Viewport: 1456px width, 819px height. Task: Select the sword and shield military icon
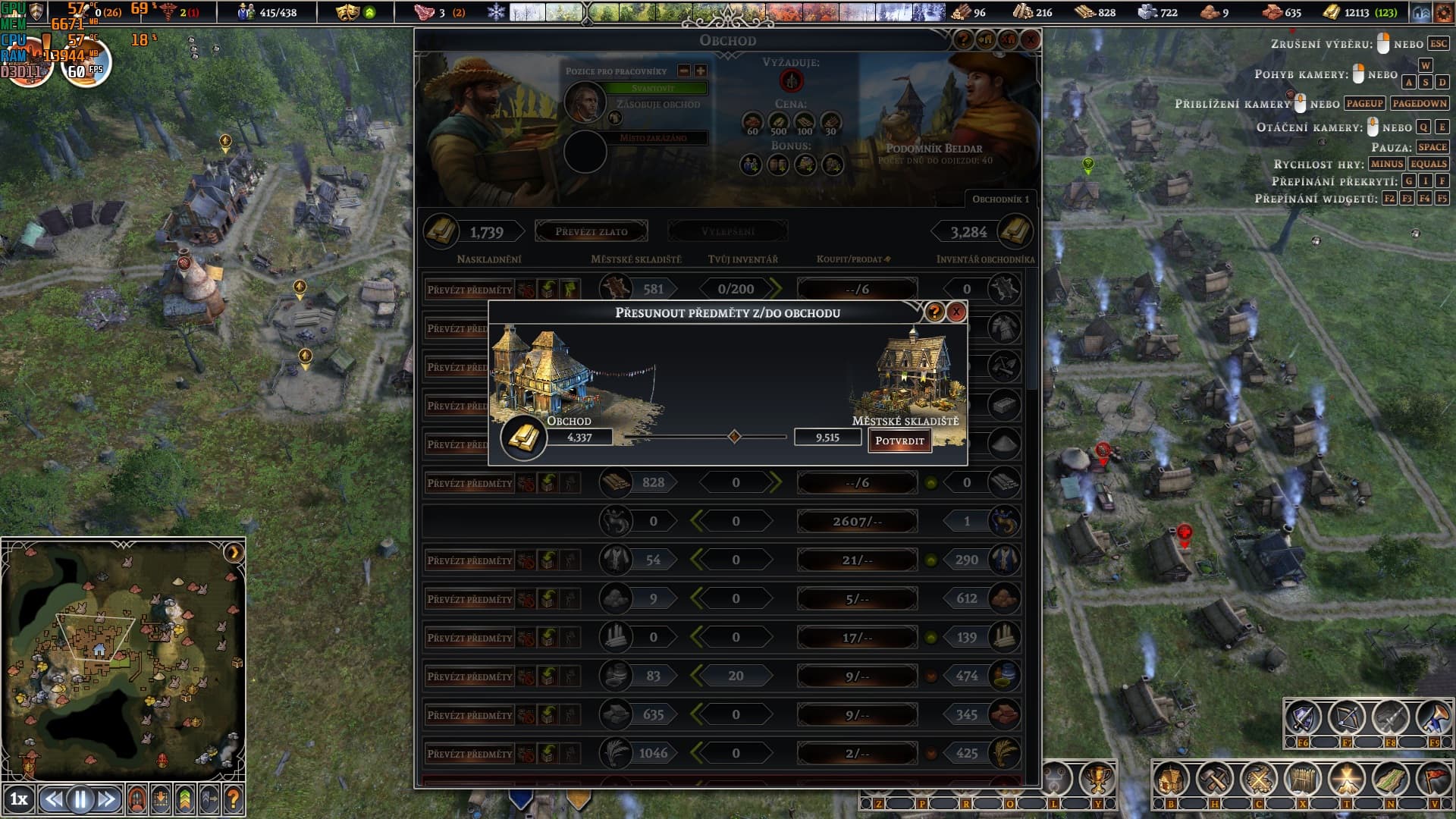[x=1303, y=717]
